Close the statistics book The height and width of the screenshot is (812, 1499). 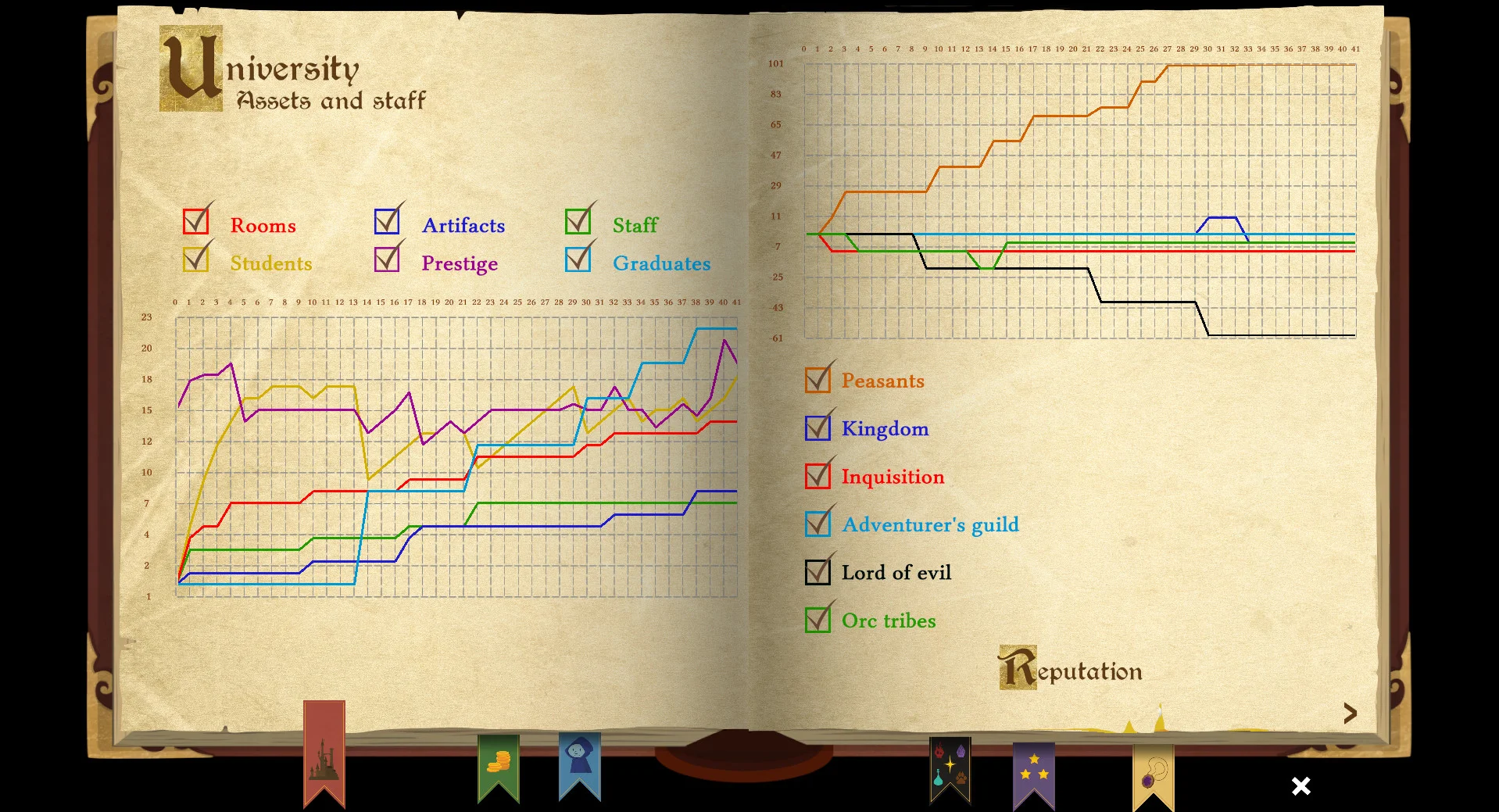(1300, 786)
